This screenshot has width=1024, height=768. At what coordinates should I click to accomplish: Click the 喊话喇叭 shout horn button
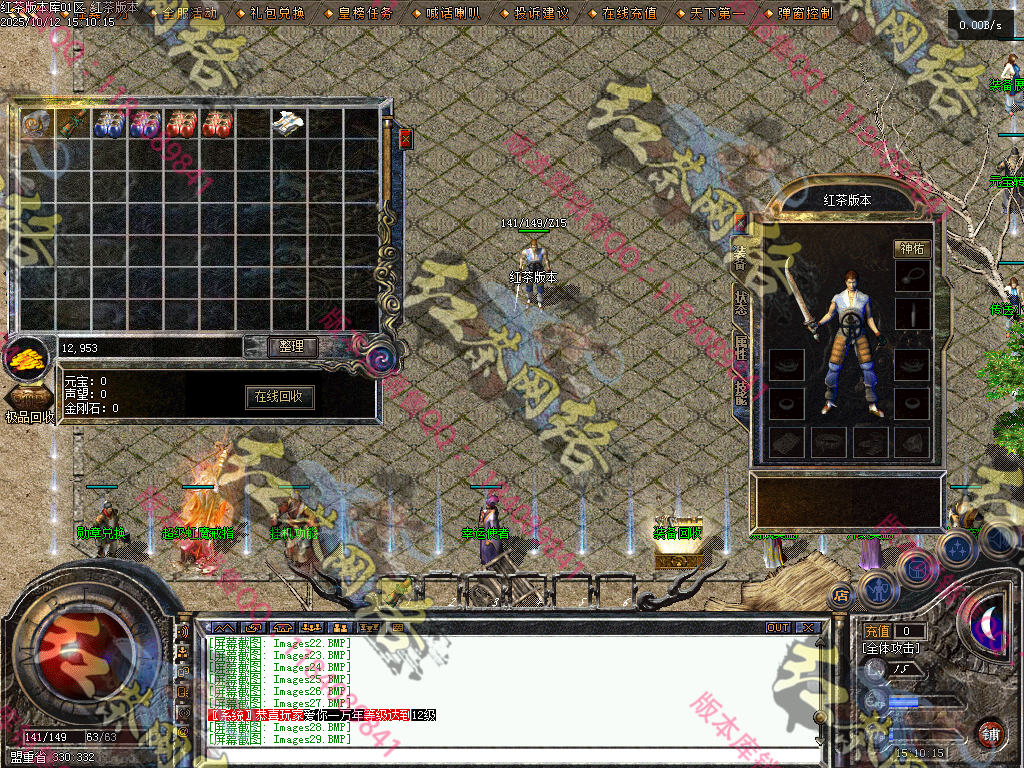coord(453,14)
